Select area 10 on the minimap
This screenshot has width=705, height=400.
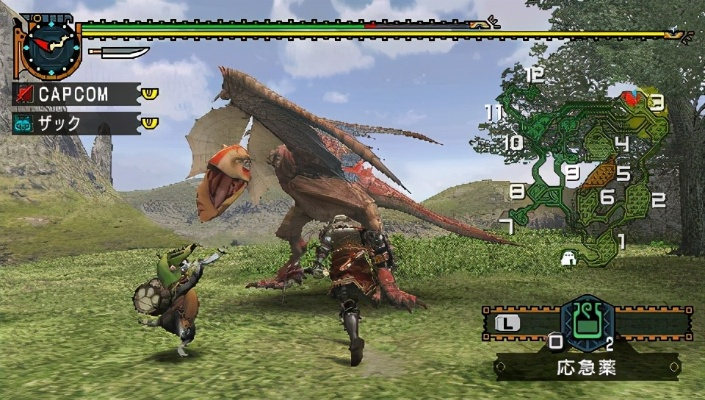click(x=513, y=143)
